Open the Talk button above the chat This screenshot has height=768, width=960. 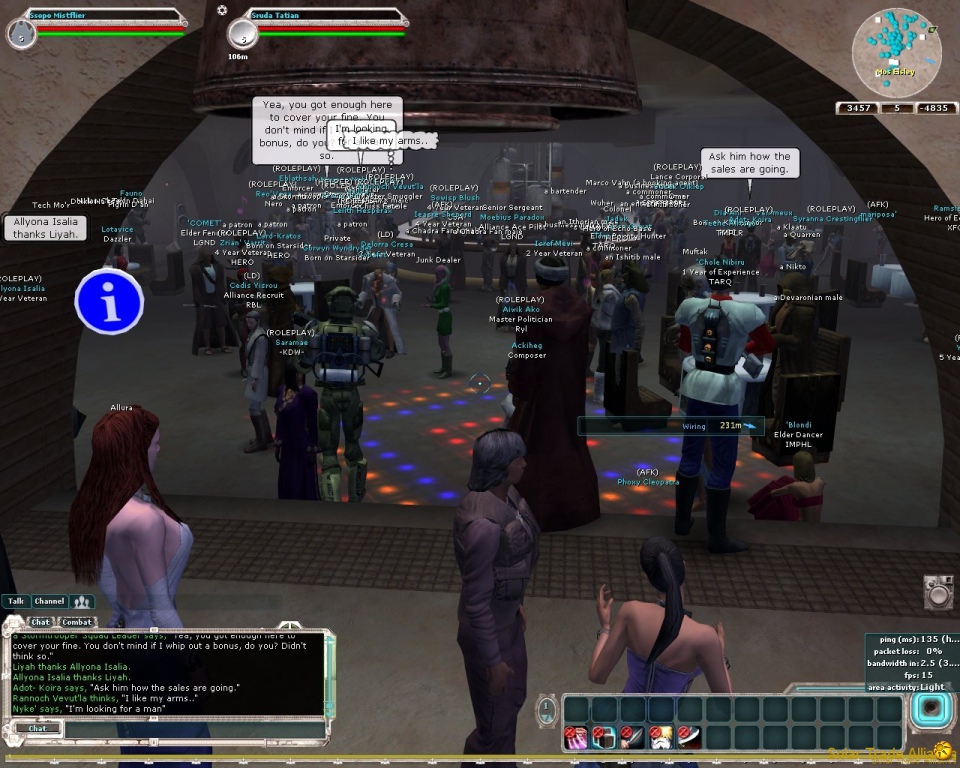(15, 602)
